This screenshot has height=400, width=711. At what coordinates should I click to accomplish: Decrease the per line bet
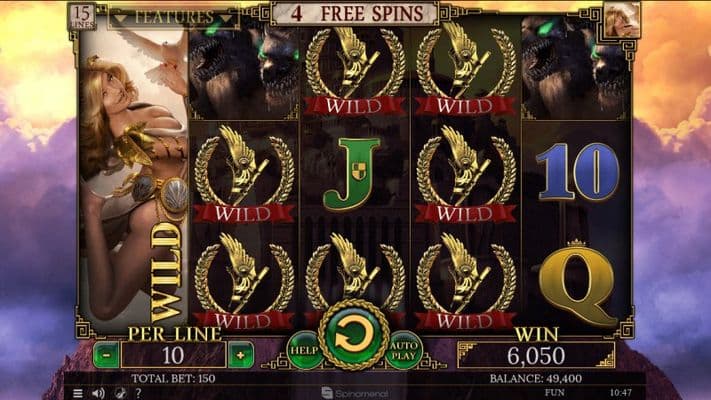click(106, 354)
